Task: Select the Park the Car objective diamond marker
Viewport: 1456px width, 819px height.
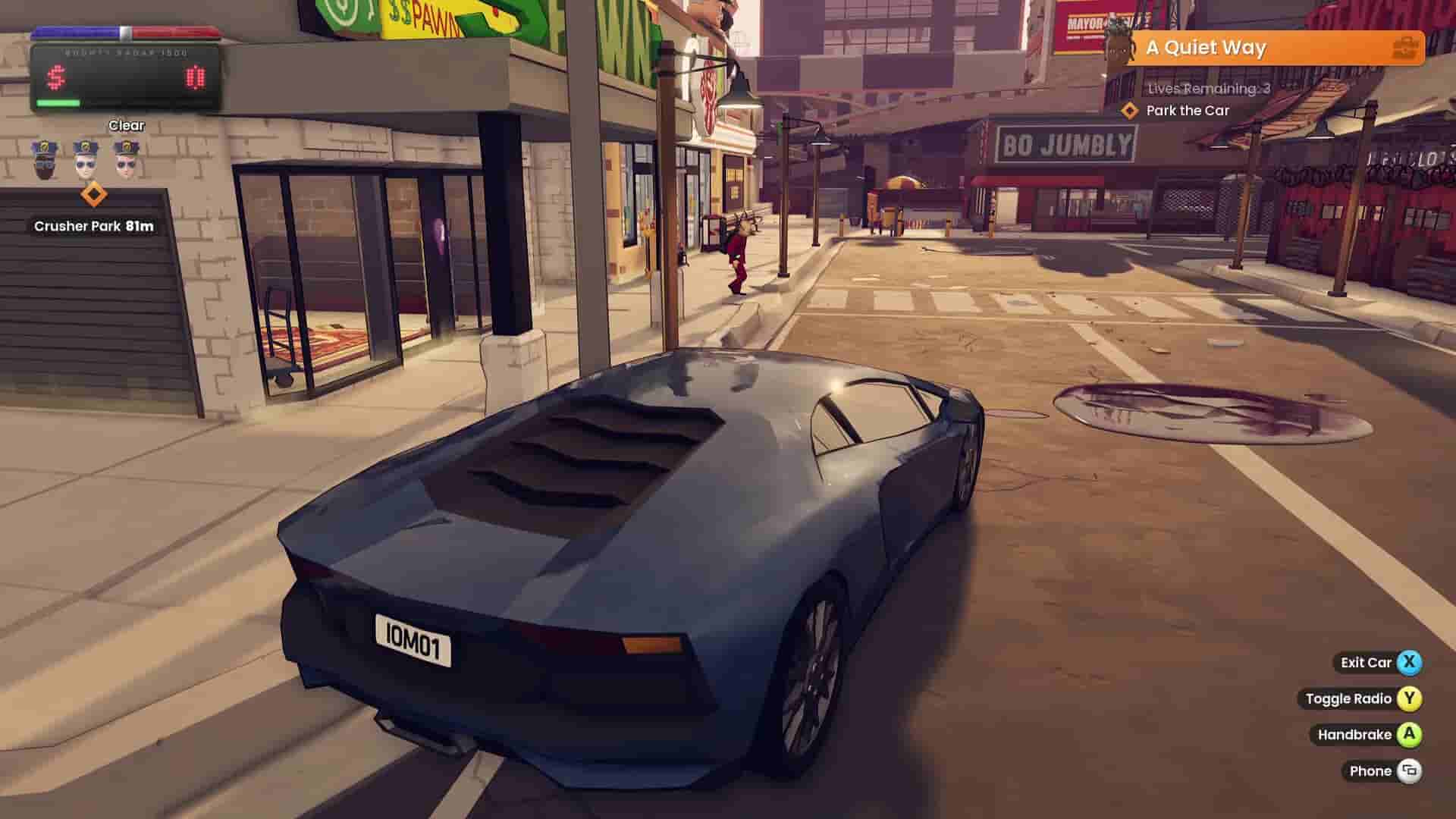Action: pyautogui.click(x=1130, y=110)
